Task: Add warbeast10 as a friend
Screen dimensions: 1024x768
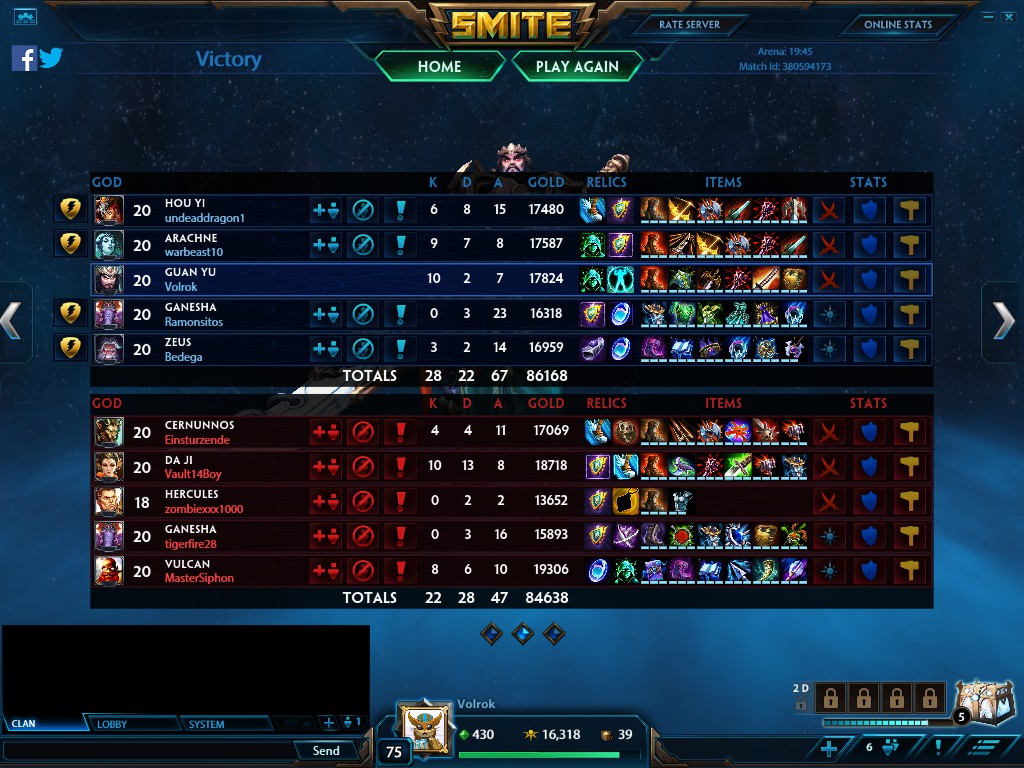Action: tap(325, 245)
